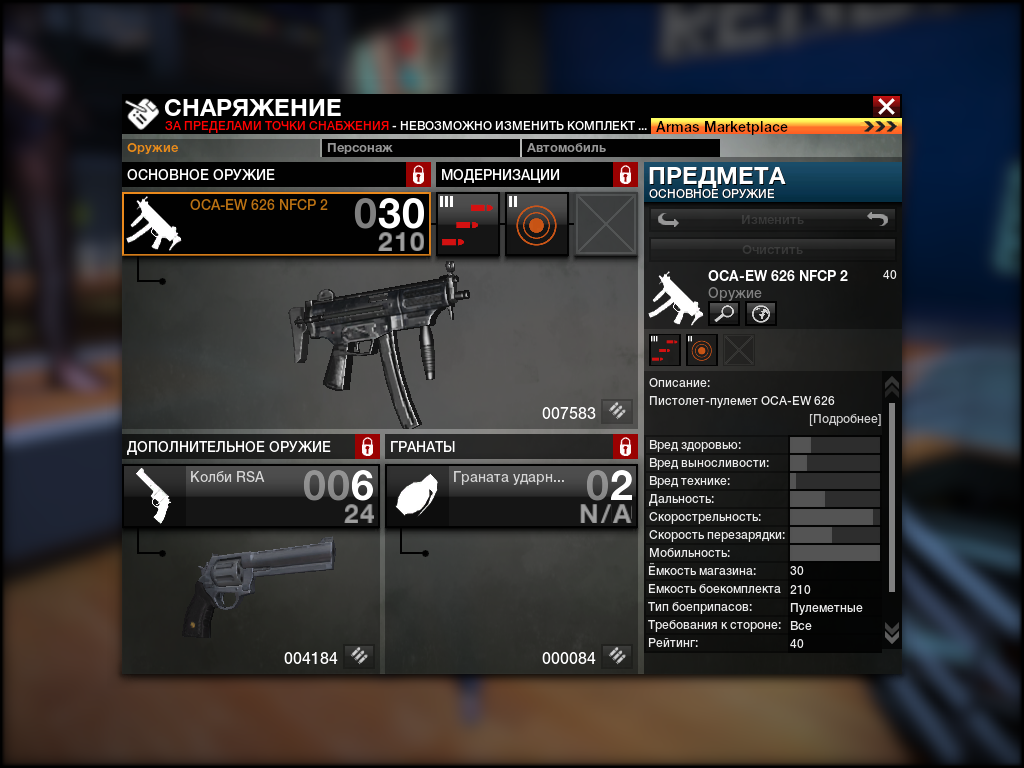Click the orange target modification slot
Screen dimensions: 1024x768
(x=536, y=224)
